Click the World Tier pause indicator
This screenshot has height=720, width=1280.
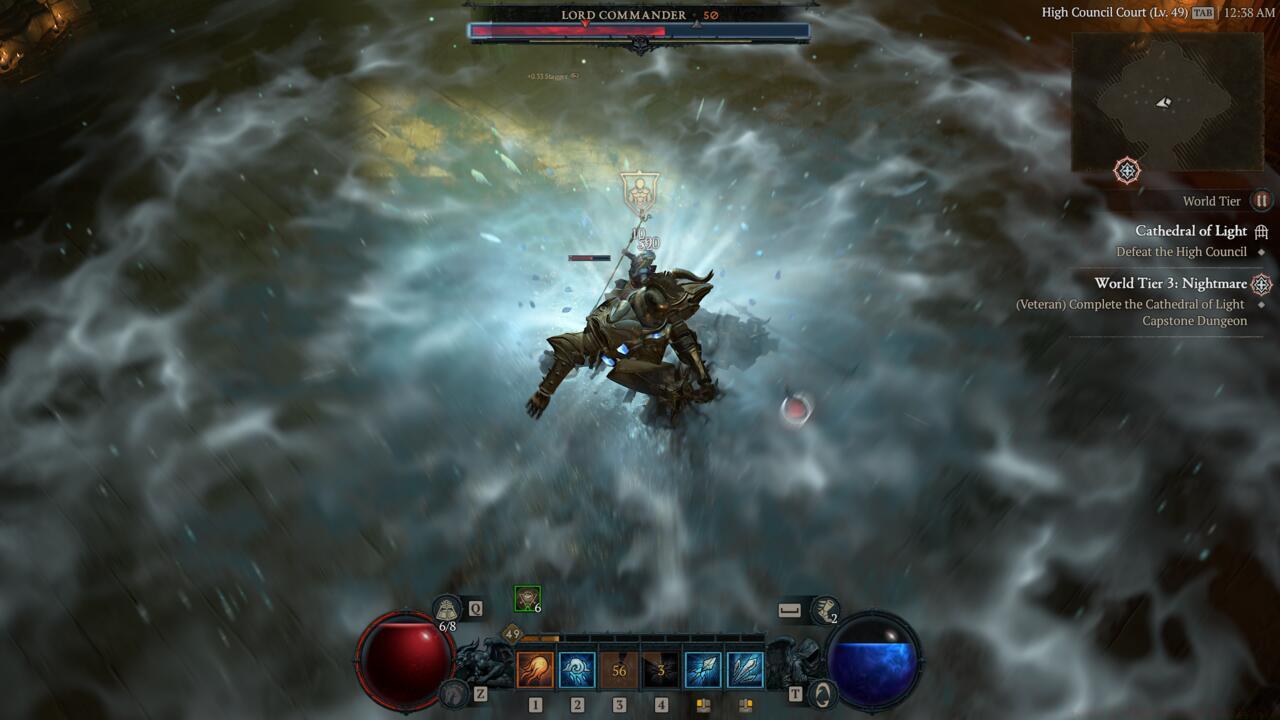[x=1261, y=201]
